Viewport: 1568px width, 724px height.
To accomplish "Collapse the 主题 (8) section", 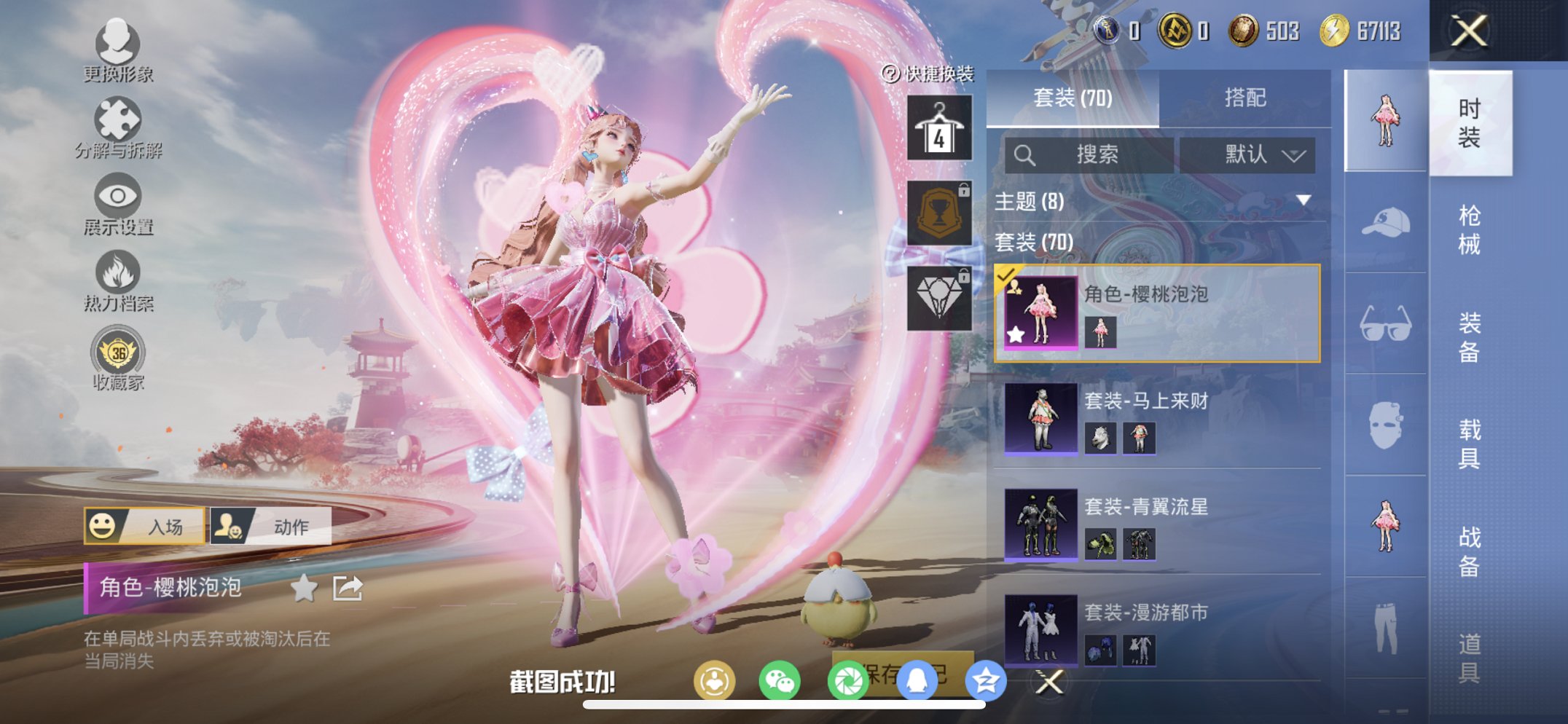I will point(1304,200).
